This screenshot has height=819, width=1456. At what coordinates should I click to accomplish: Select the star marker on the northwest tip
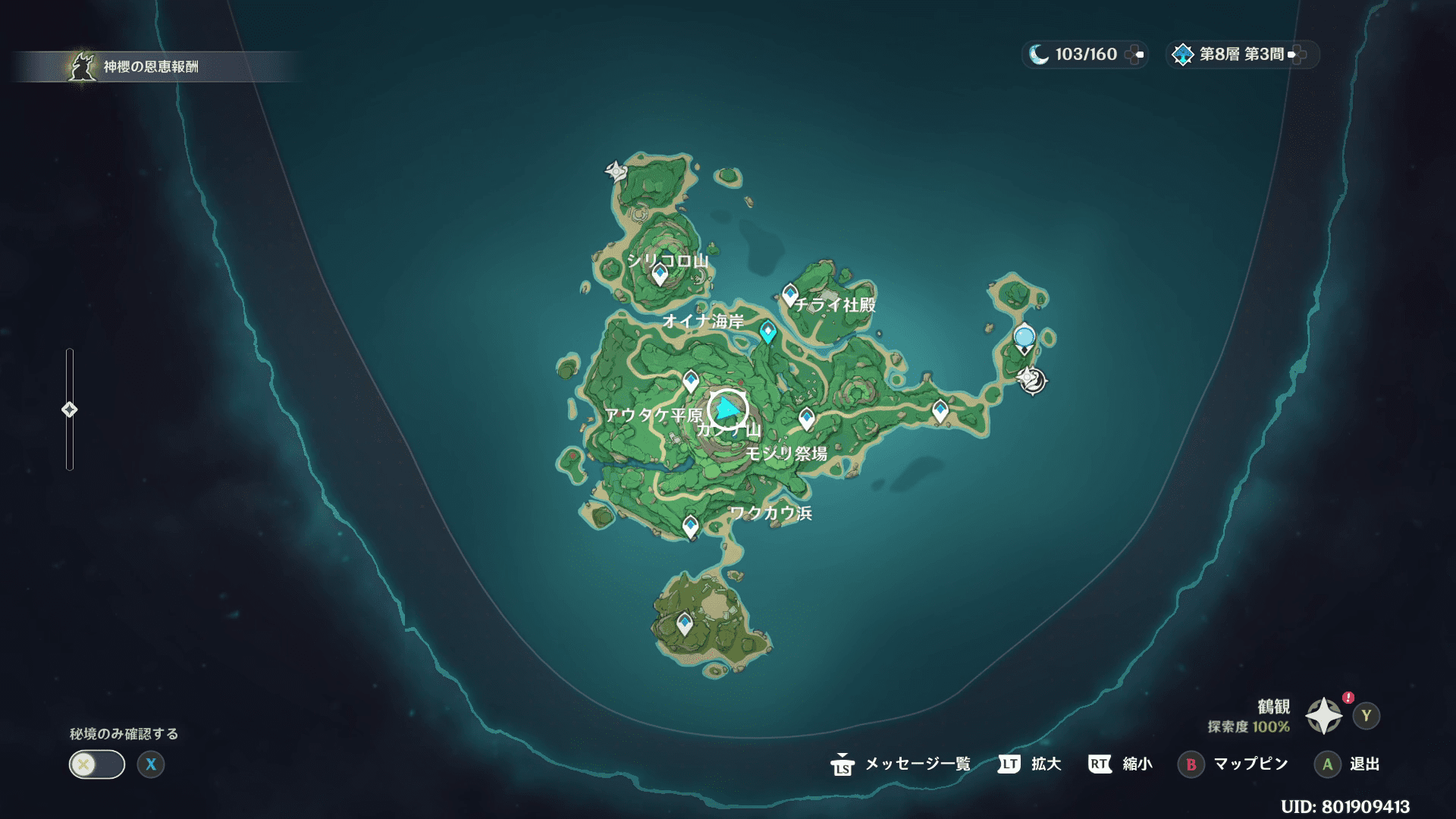pyautogui.click(x=616, y=171)
